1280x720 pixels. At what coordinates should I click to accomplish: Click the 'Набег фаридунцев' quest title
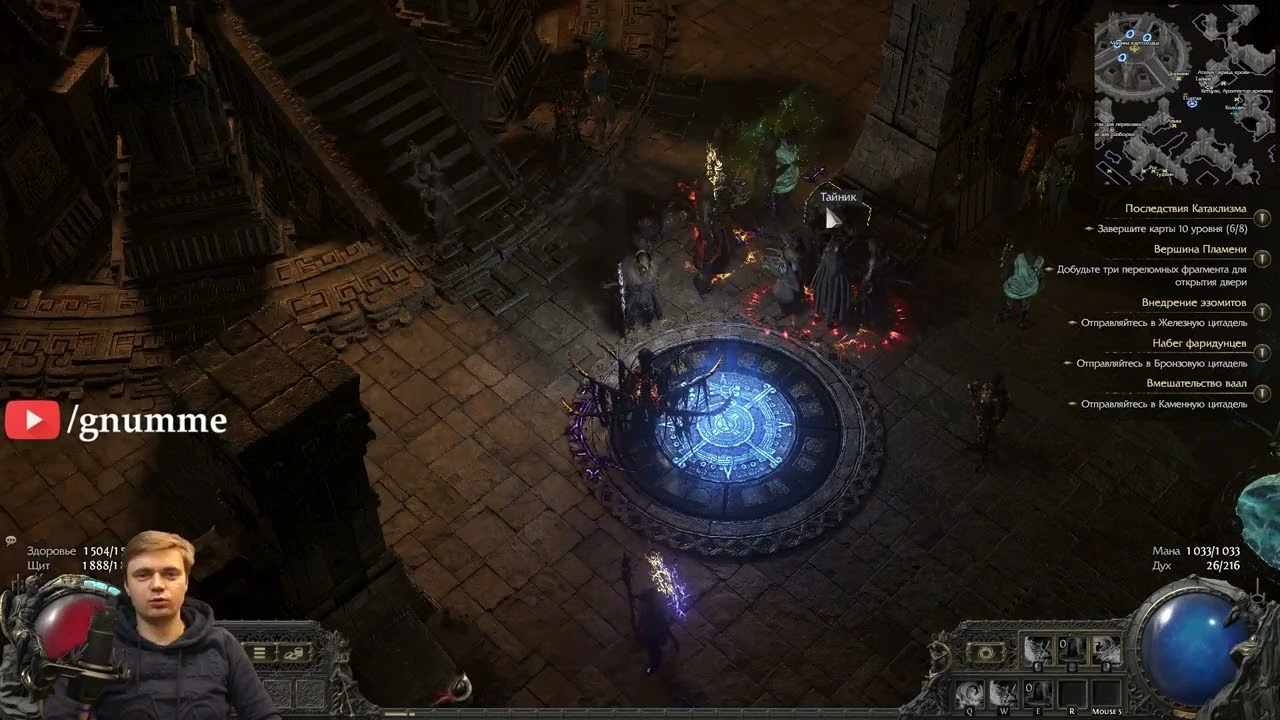point(1198,344)
